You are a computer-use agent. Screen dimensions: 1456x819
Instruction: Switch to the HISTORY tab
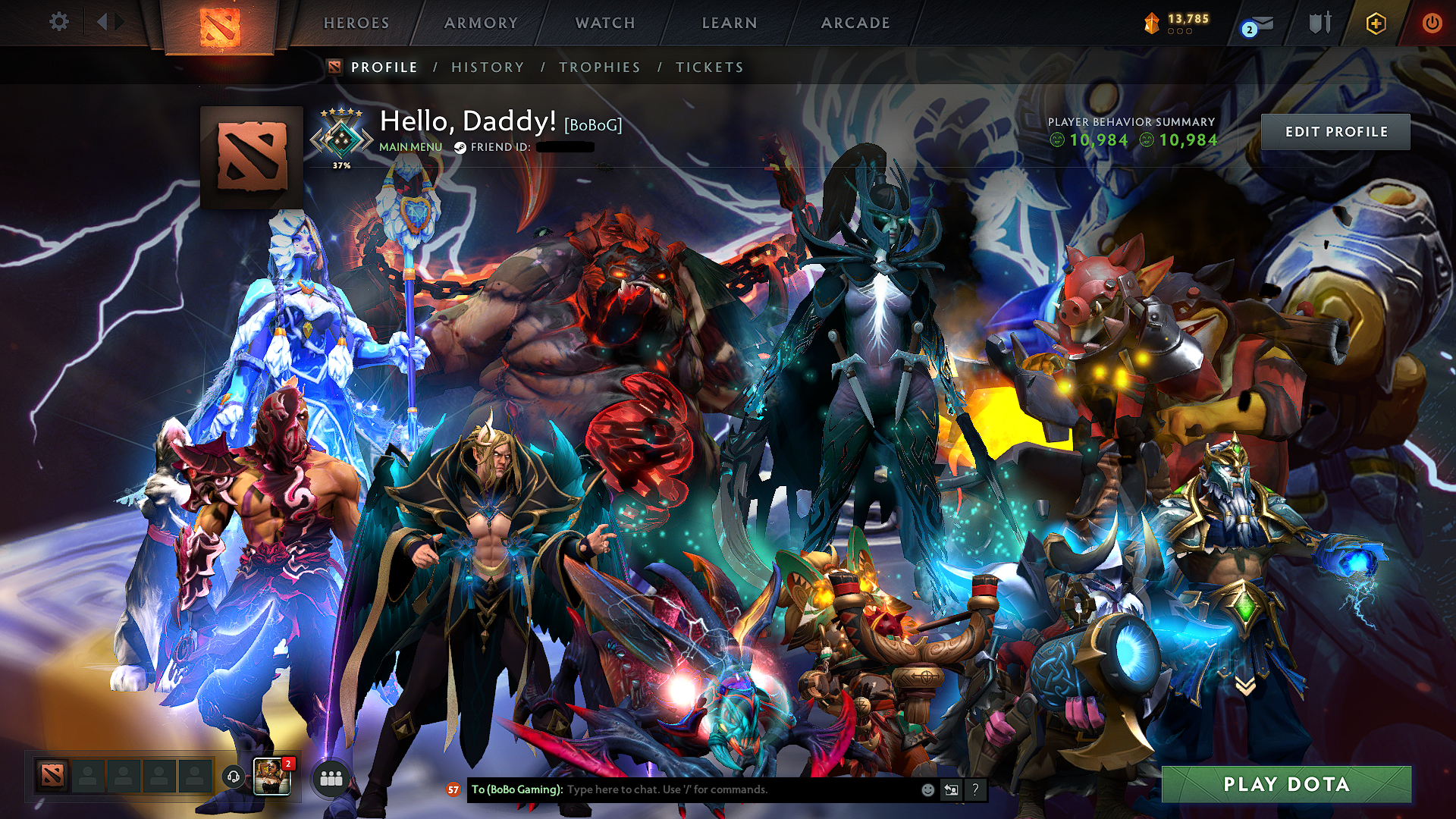487,67
